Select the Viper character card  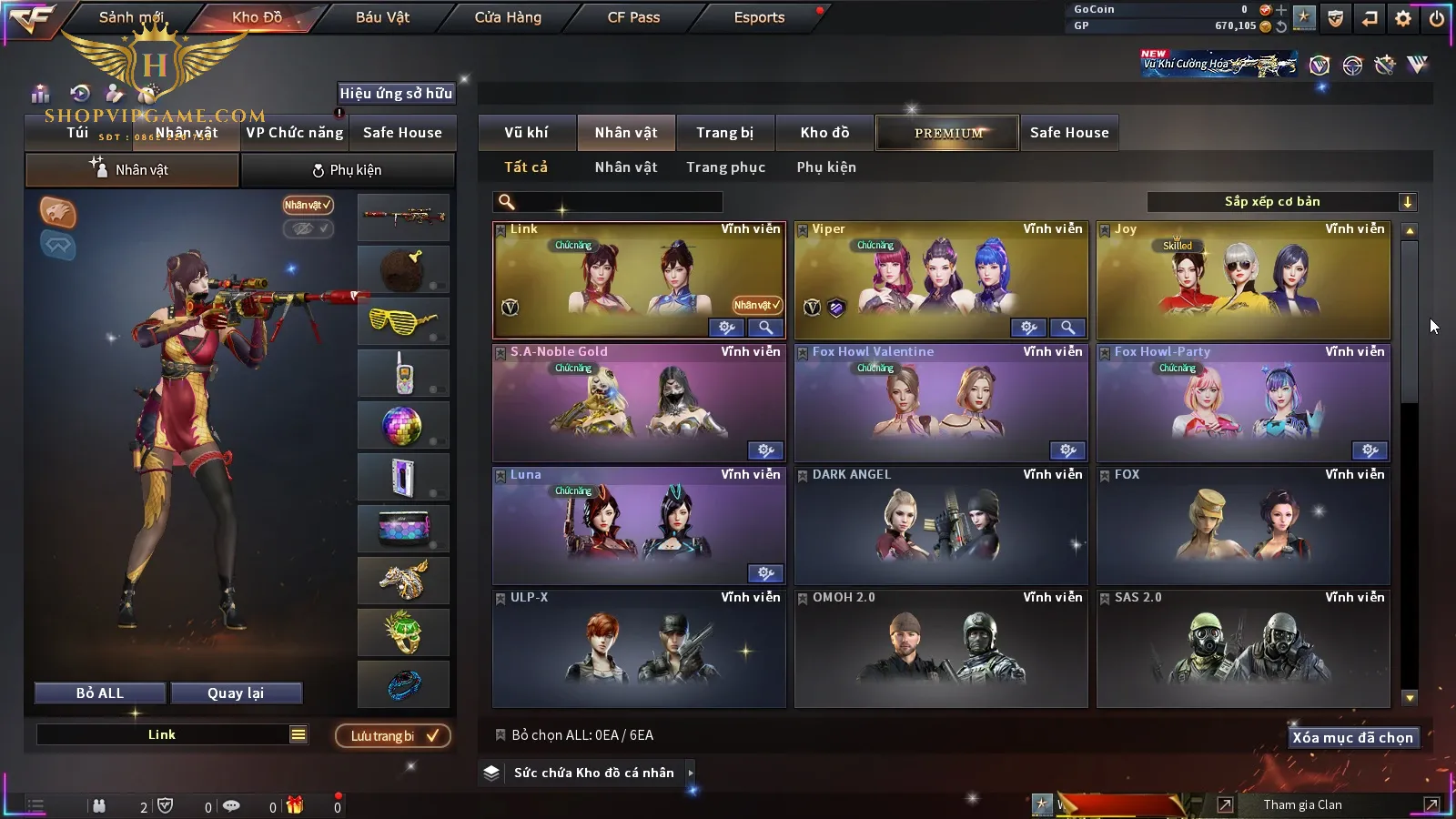[940, 278]
